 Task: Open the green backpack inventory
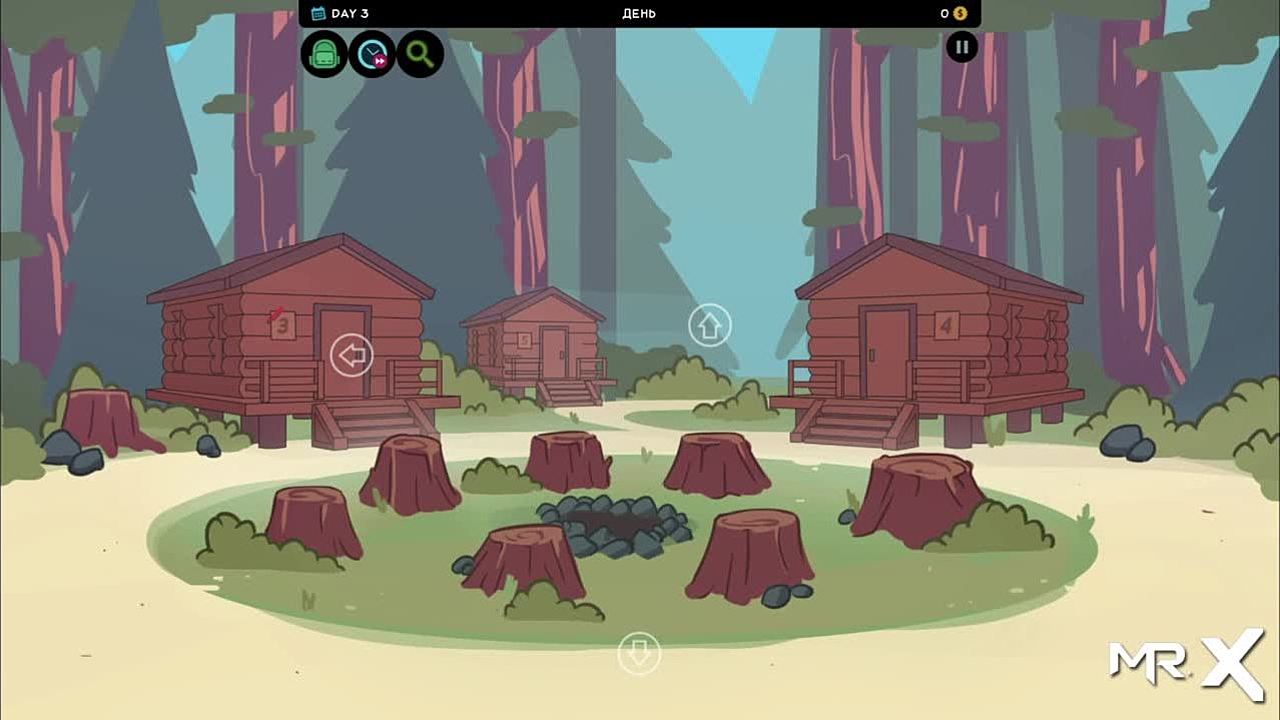click(324, 54)
